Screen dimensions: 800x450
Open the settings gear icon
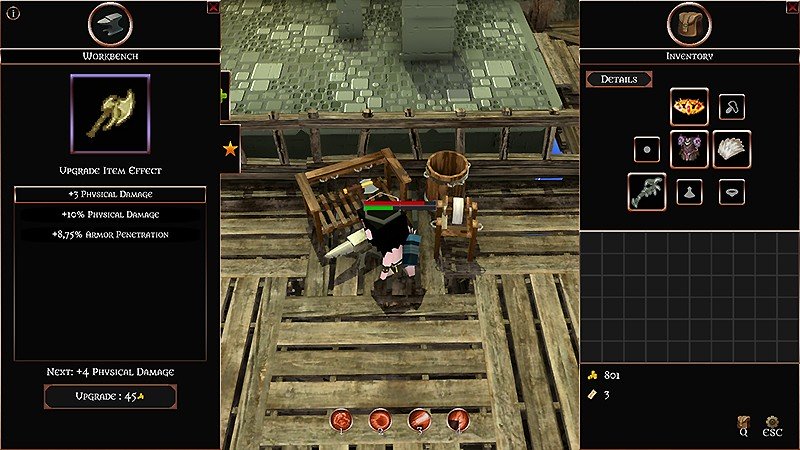tap(772, 424)
